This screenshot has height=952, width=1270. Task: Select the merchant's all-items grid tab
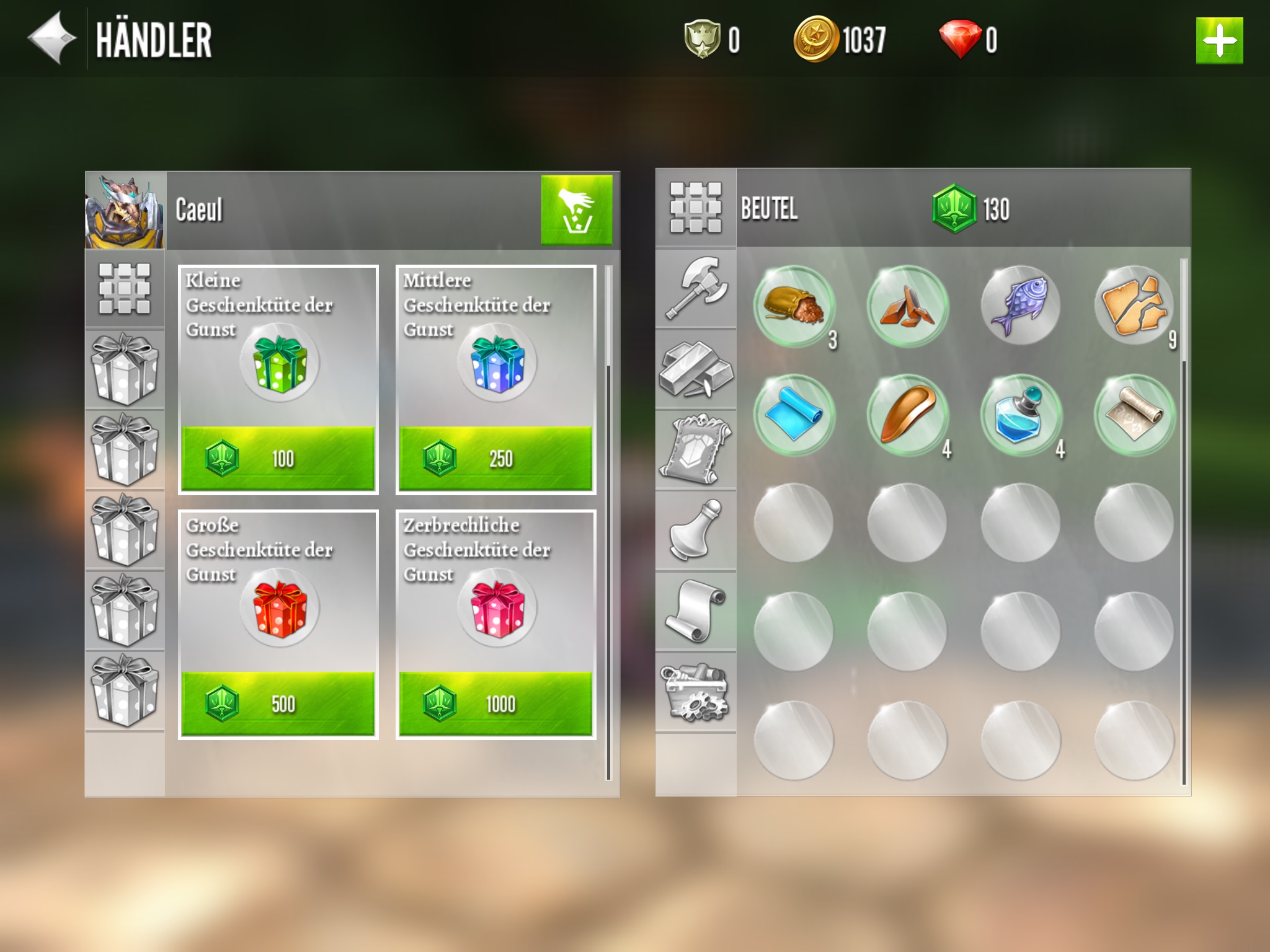(125, 288)
